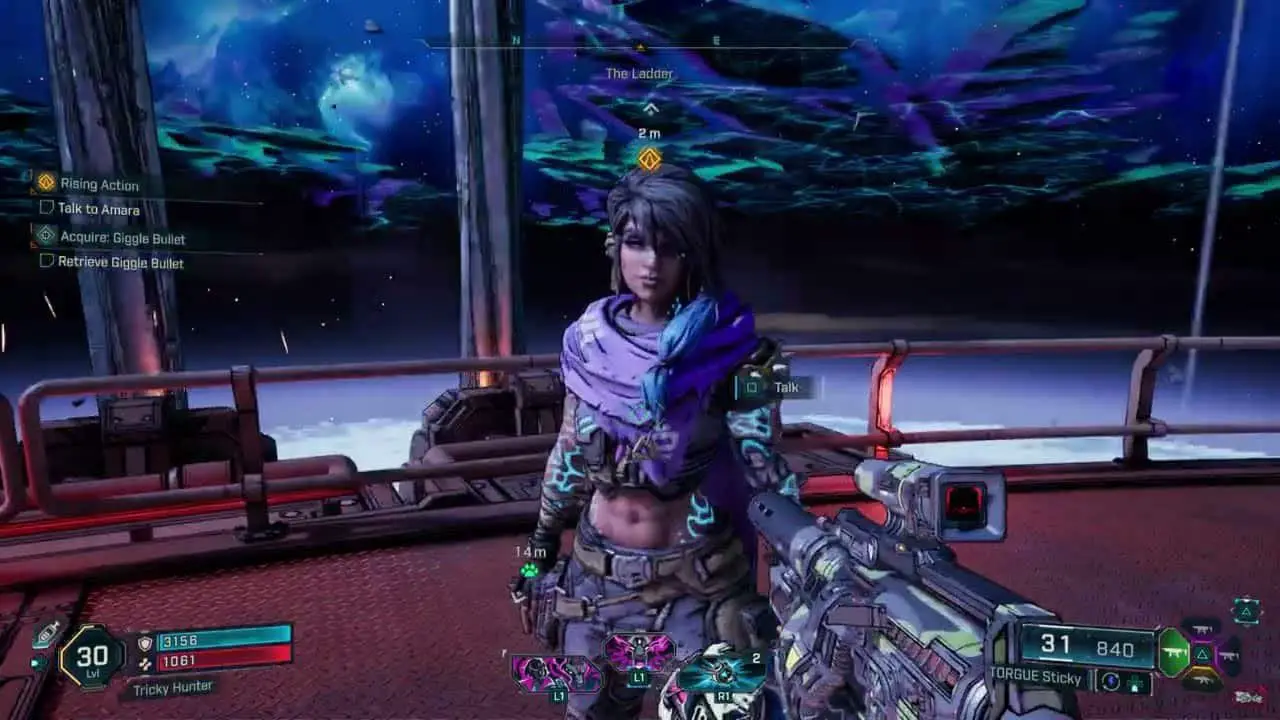Image resolution: width=1280 pixels, height=720 pixels.
Task: Click the Retrieve Giggle Bullet objective
Action: (x=120, y=262)
